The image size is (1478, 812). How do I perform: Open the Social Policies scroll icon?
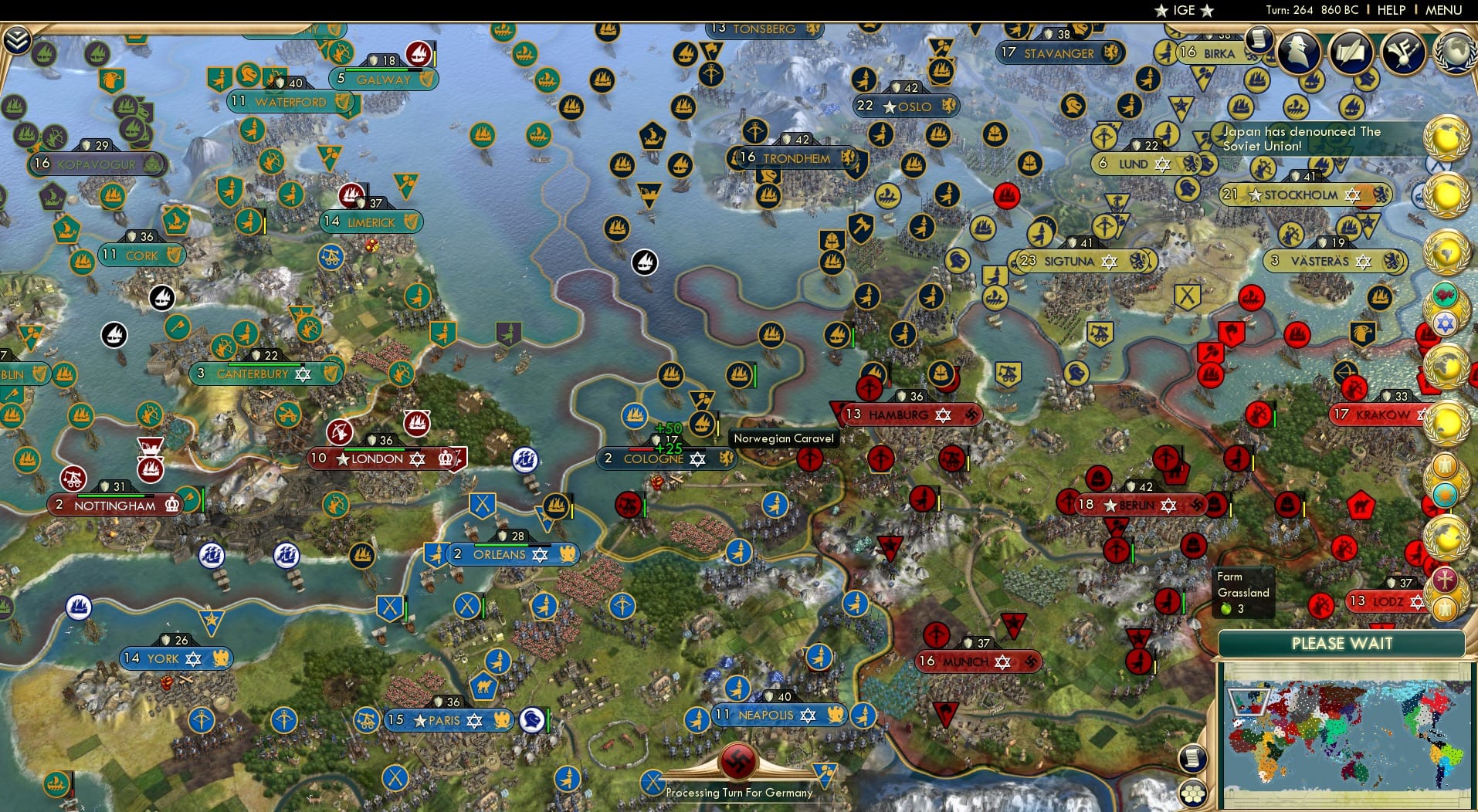1351,52
